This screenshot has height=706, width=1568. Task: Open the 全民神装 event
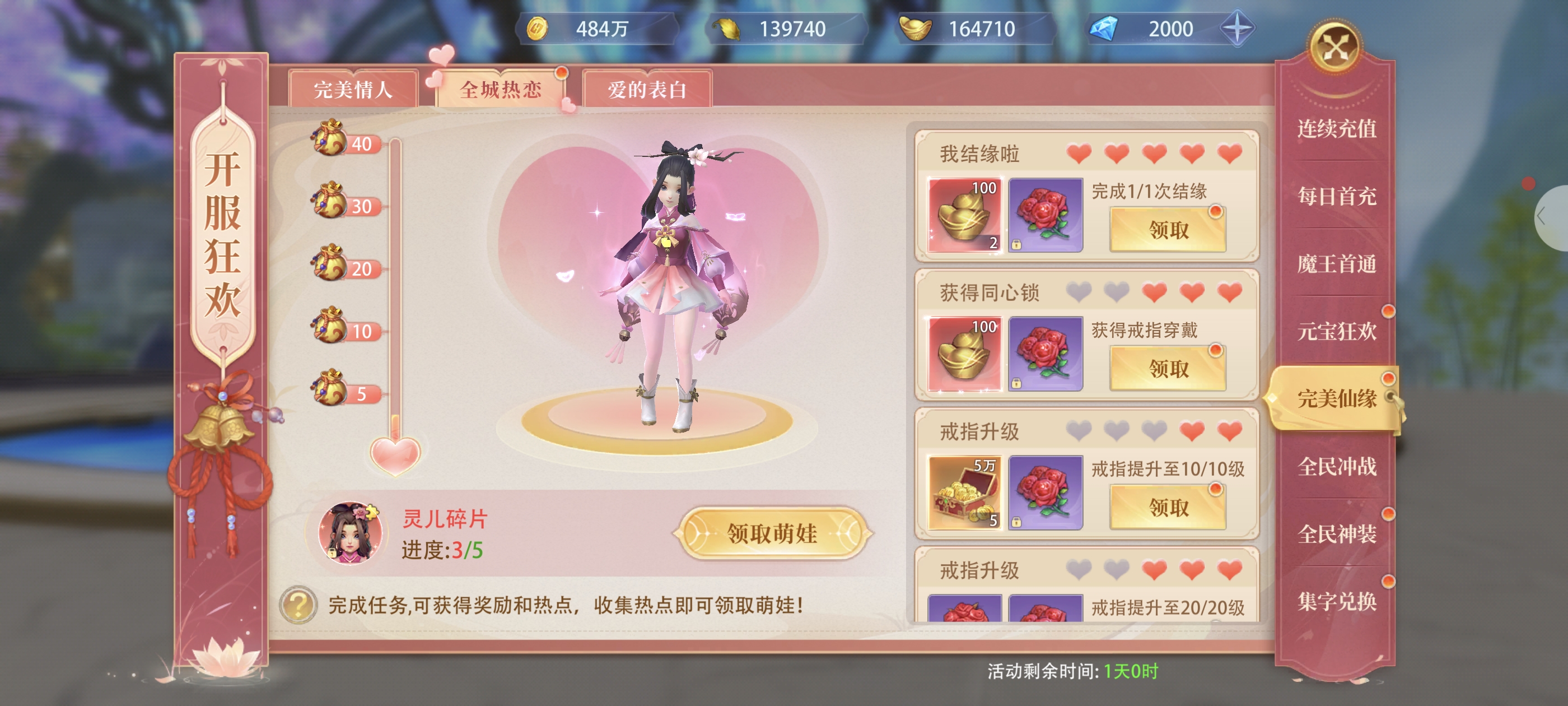[1336, 534]
